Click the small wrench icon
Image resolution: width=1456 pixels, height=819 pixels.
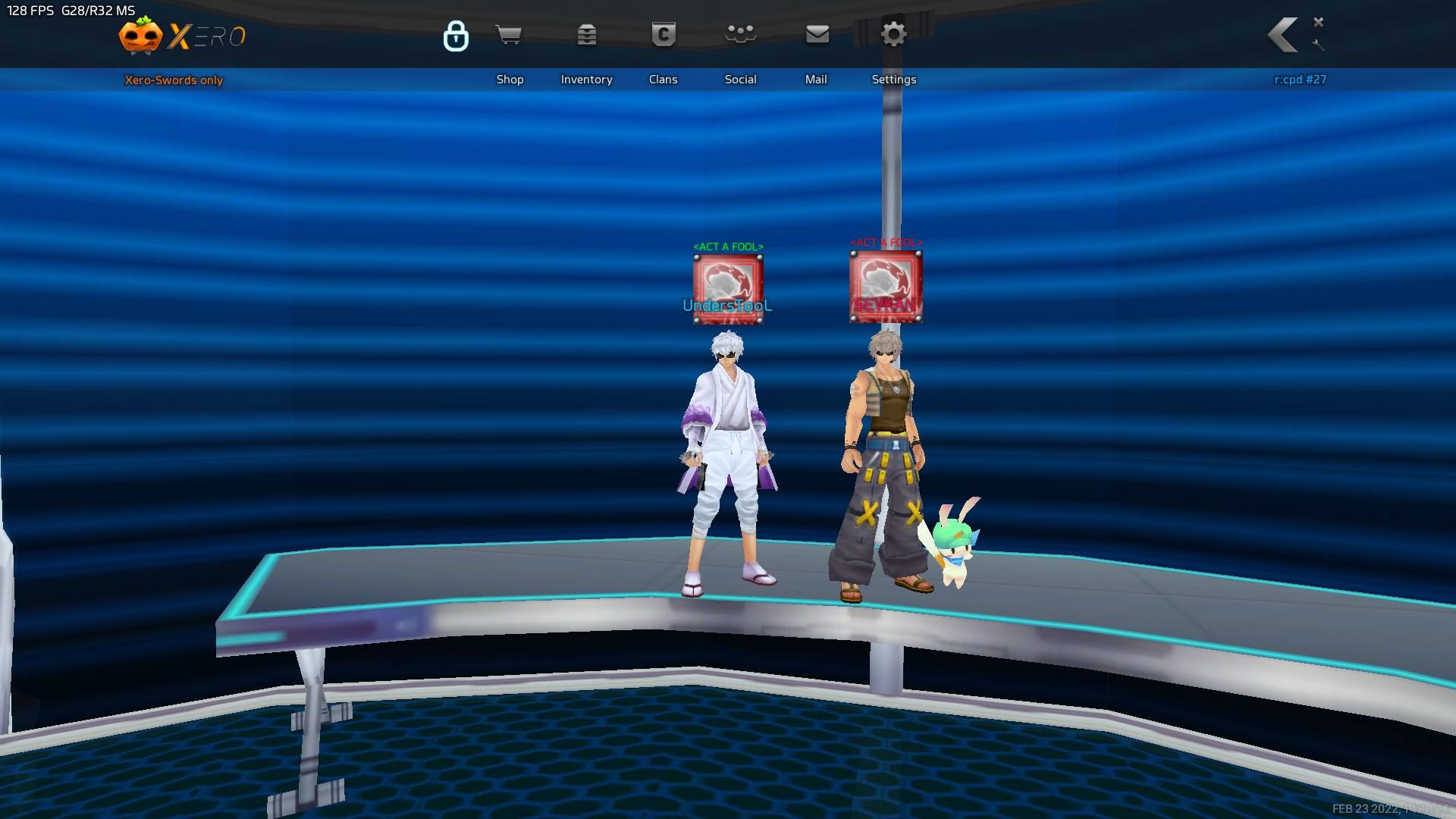[1318, 45]
